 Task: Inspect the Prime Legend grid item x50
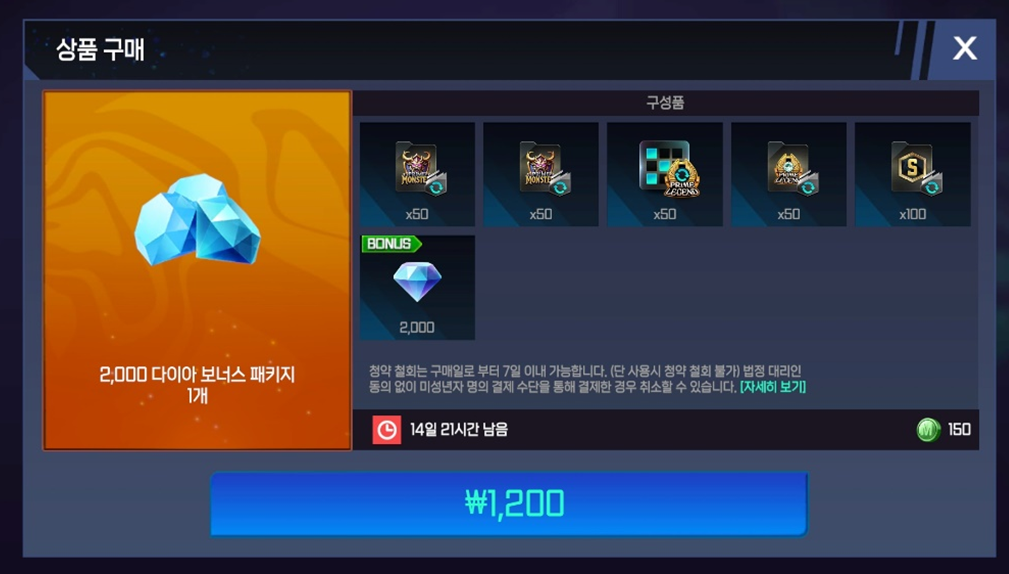coord(665,174)
